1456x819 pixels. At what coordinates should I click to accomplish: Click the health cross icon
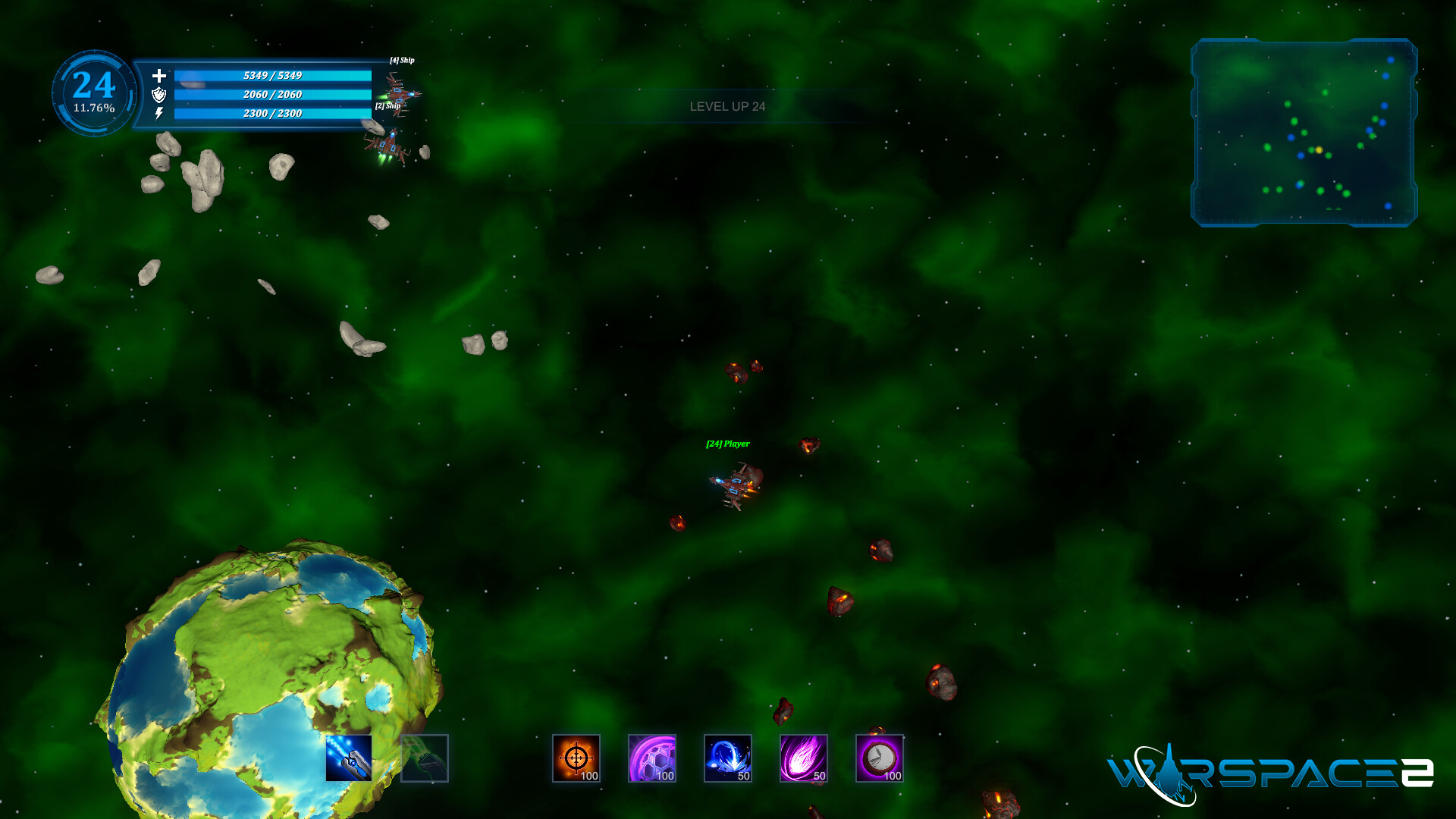point(158,76)
